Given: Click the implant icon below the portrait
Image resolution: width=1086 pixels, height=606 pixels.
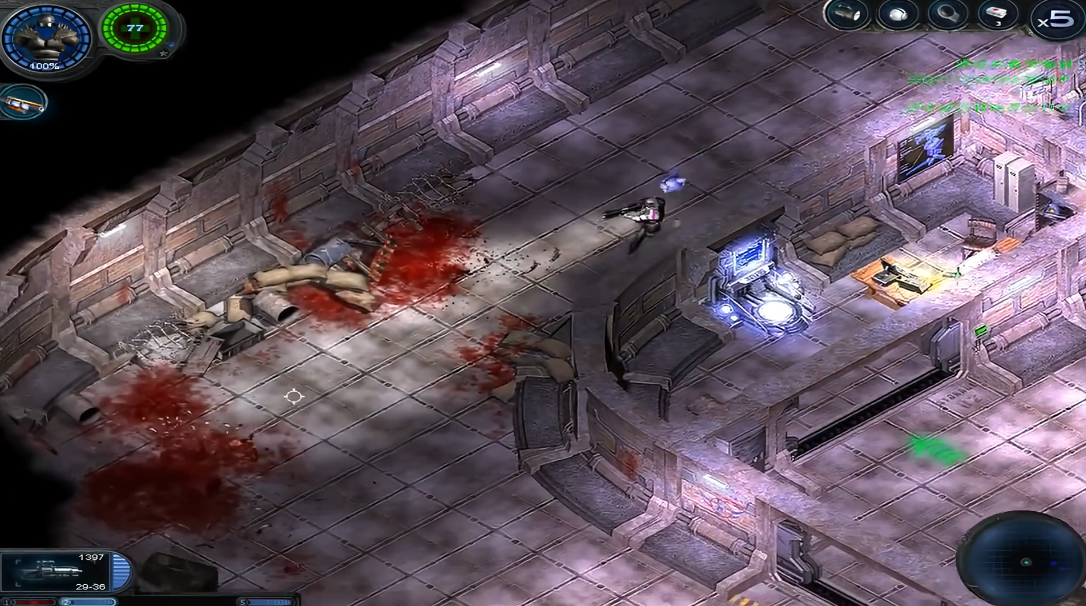Looking at the screenshot, I should (22, 101).
